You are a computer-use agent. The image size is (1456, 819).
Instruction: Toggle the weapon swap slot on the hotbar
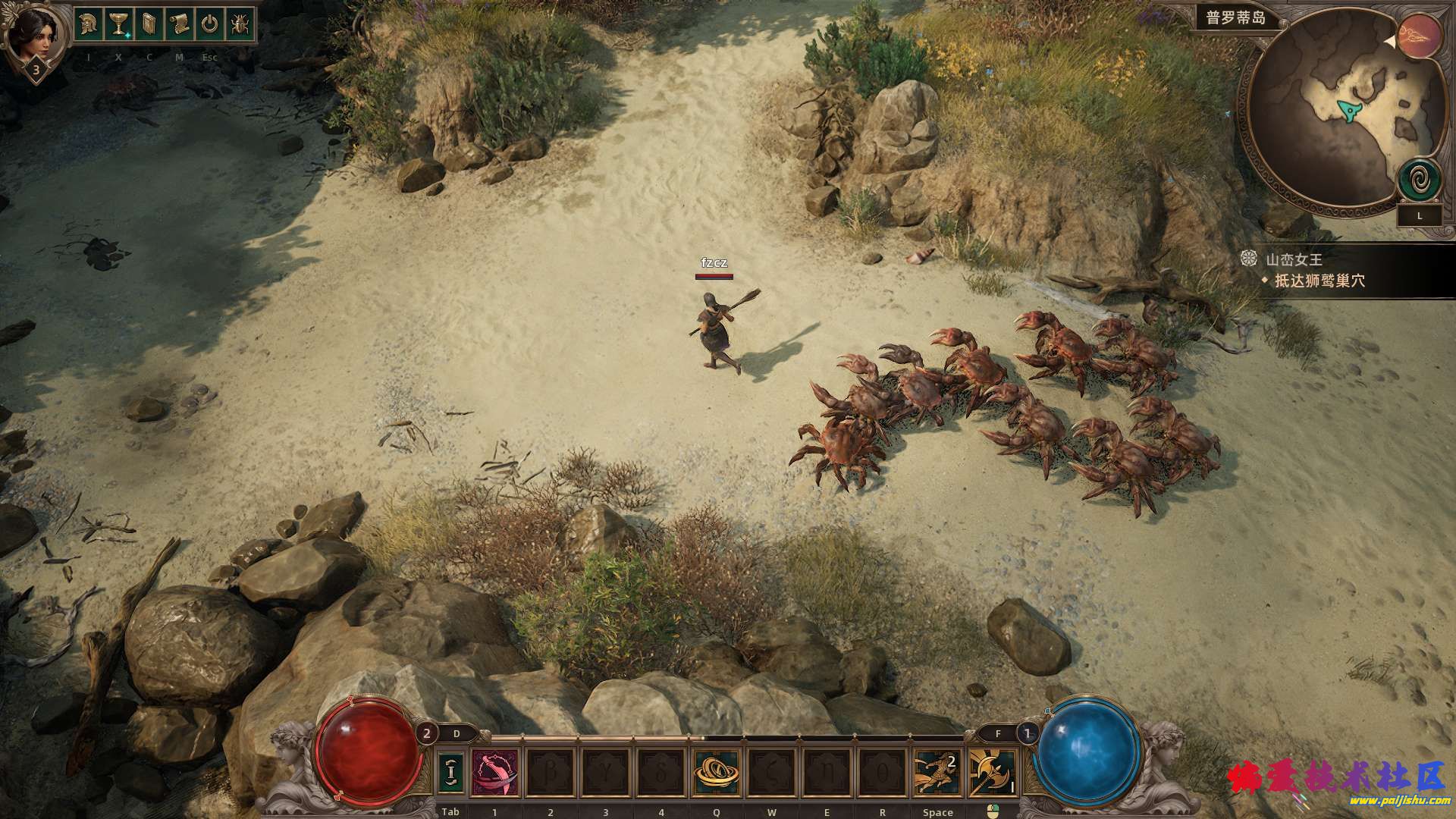pos(452,772)
